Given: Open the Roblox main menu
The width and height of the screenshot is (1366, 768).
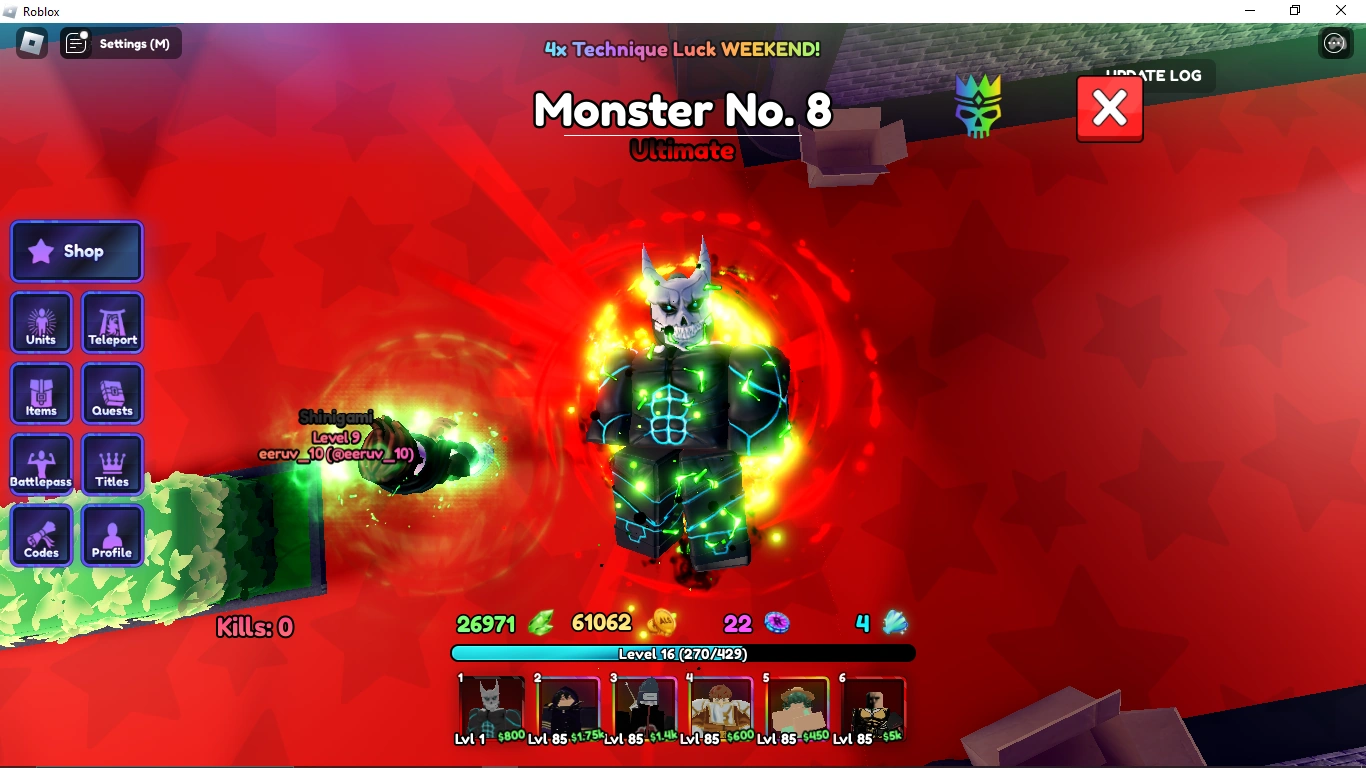Looking at the screenshot, I should coord(31,43).
